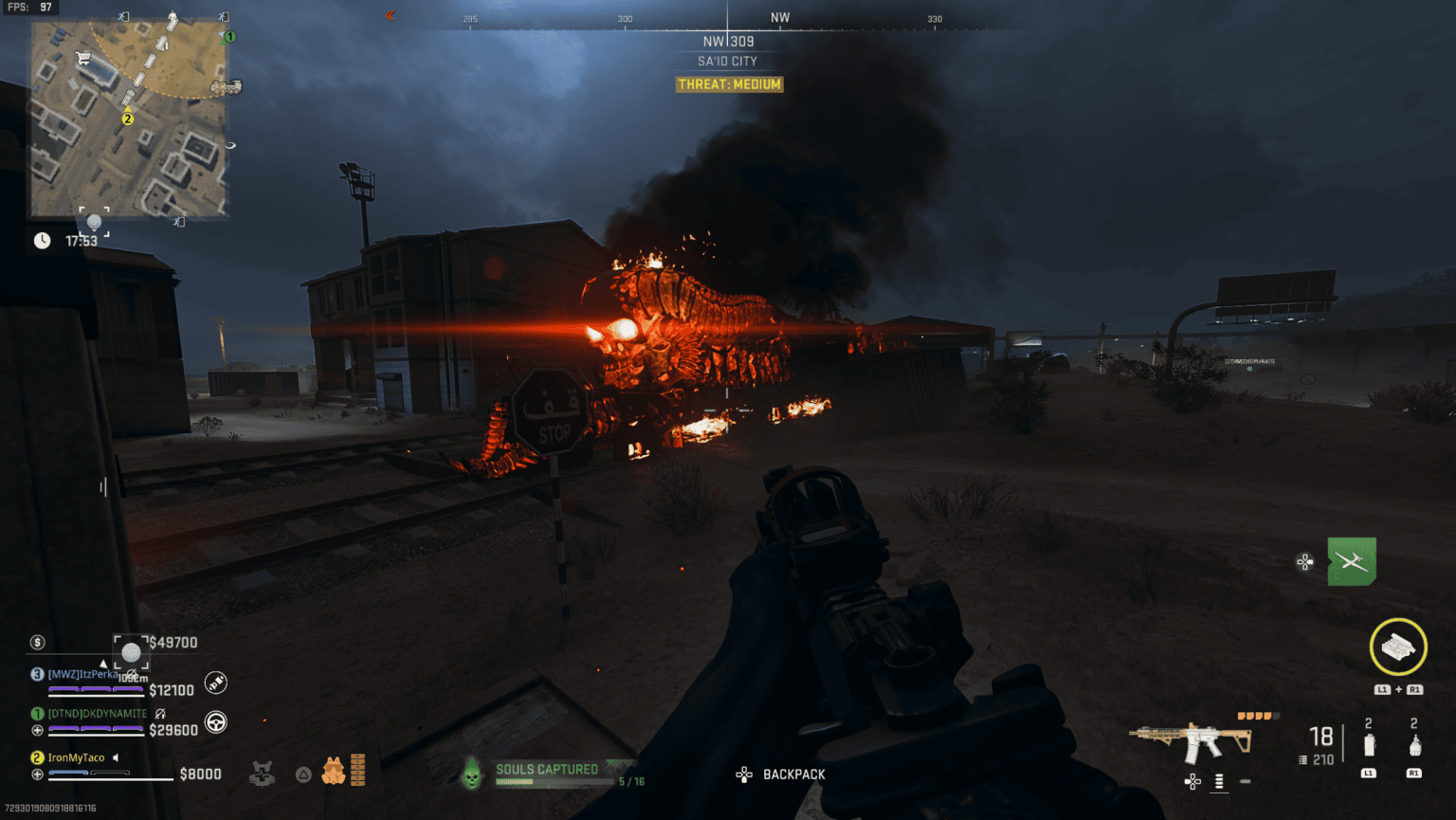Toggle the triangle ping indicator near squad gear
1456x820 pixels.
point(303,774)
